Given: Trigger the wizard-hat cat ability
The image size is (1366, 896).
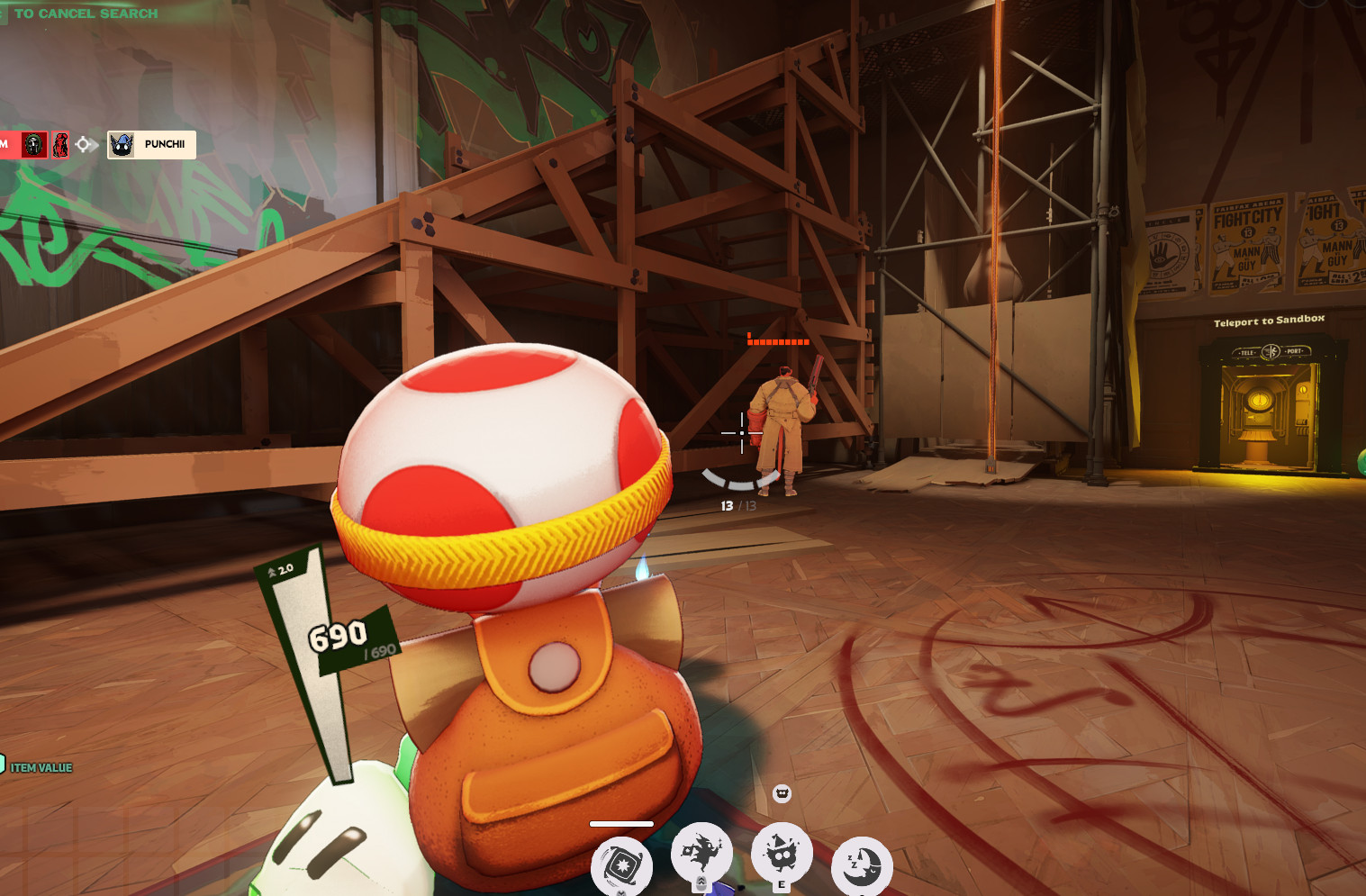Looking at the screenshot, I should 781,852.
